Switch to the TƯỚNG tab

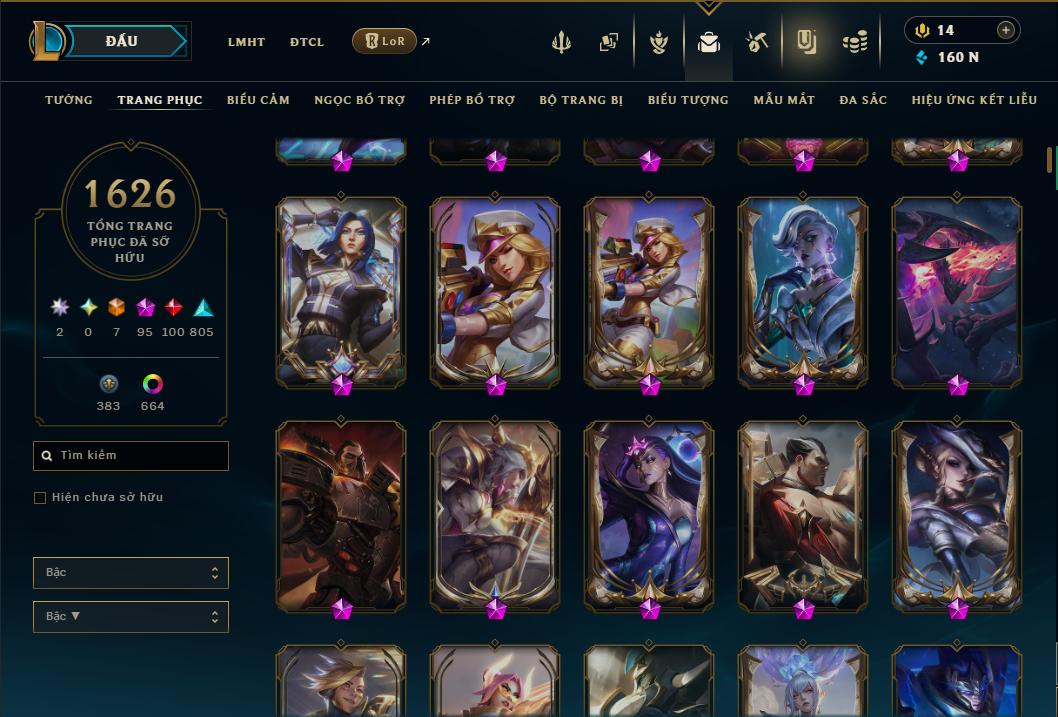69,100
